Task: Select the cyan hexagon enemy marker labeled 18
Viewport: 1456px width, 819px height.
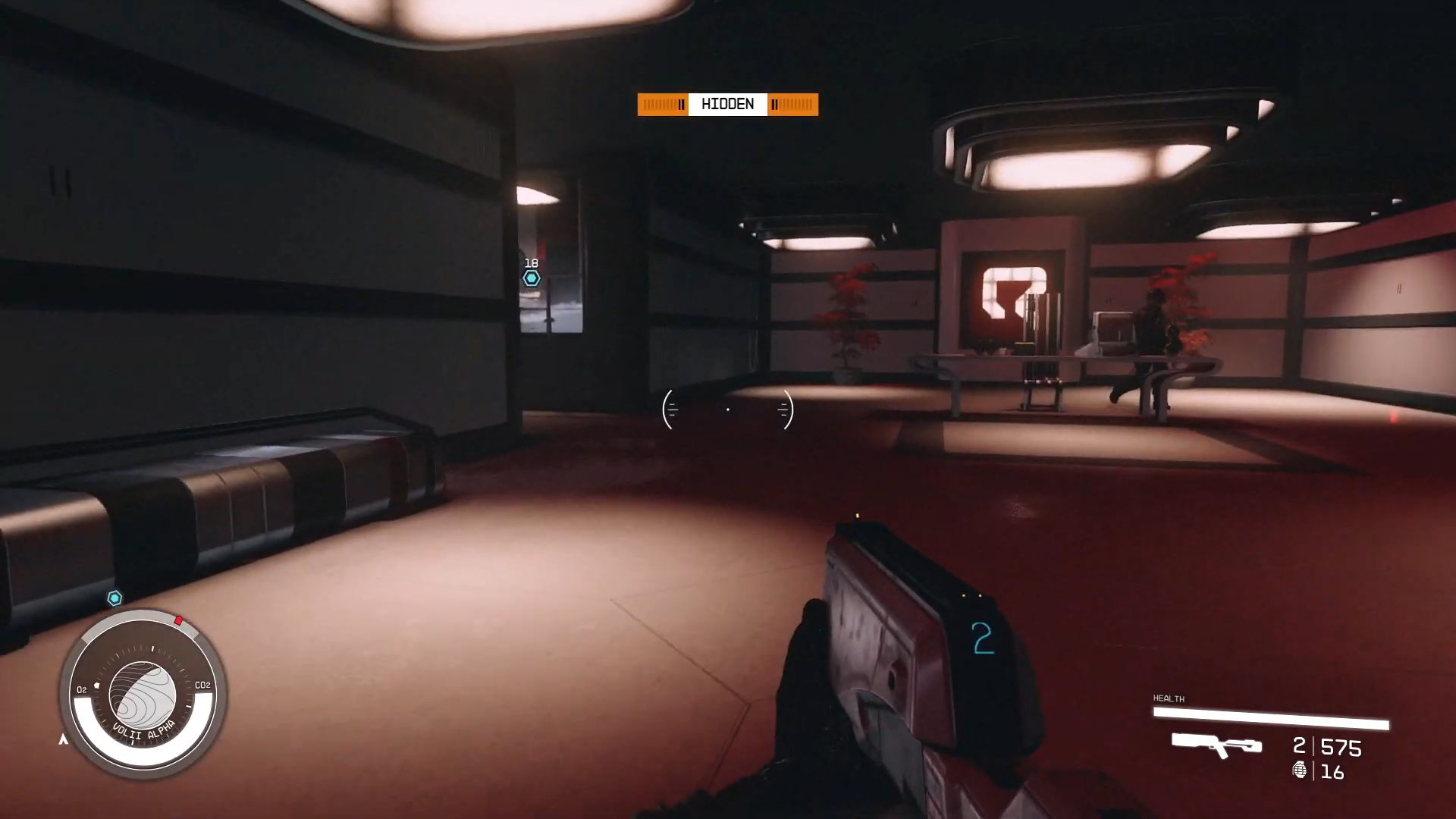Action: [531, 278]
